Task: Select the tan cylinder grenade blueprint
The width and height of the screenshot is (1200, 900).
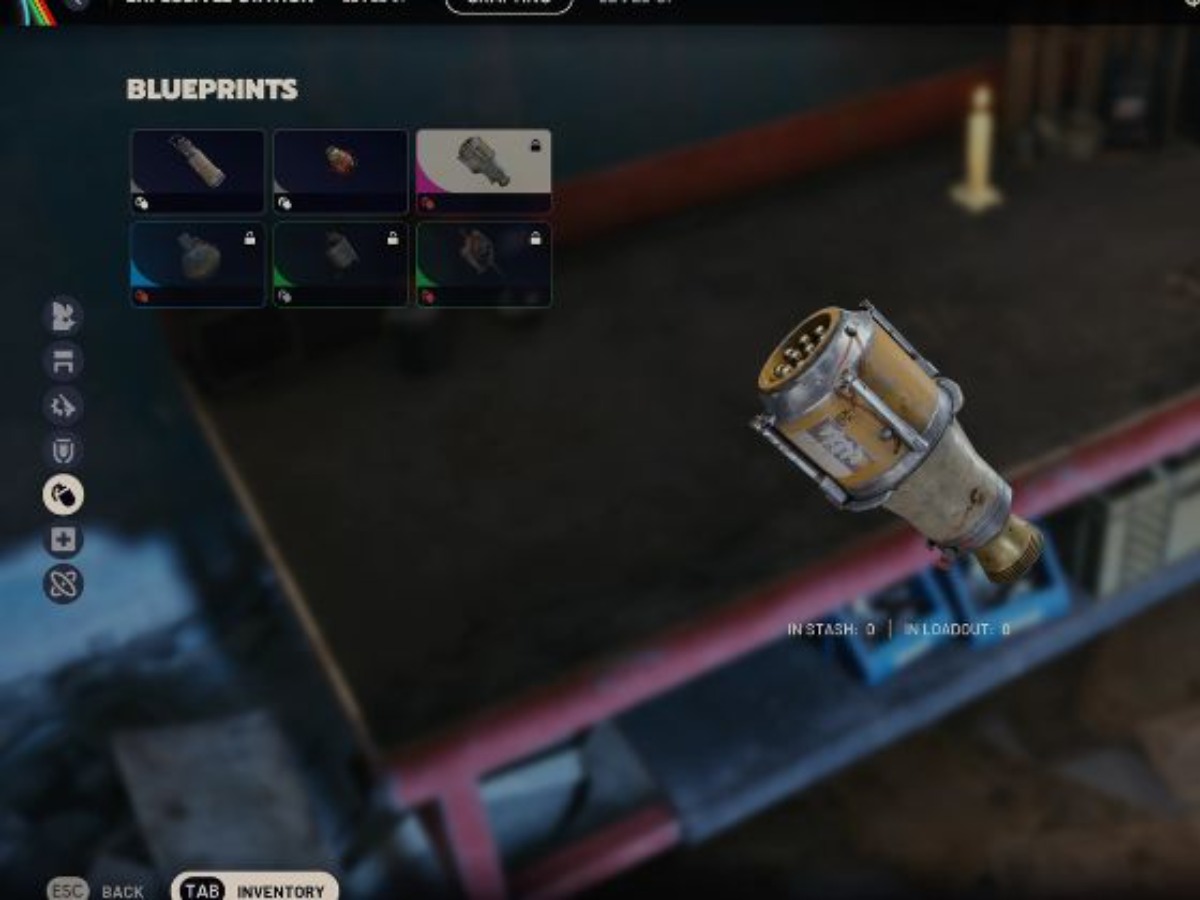Action: (x=197, y=170)
